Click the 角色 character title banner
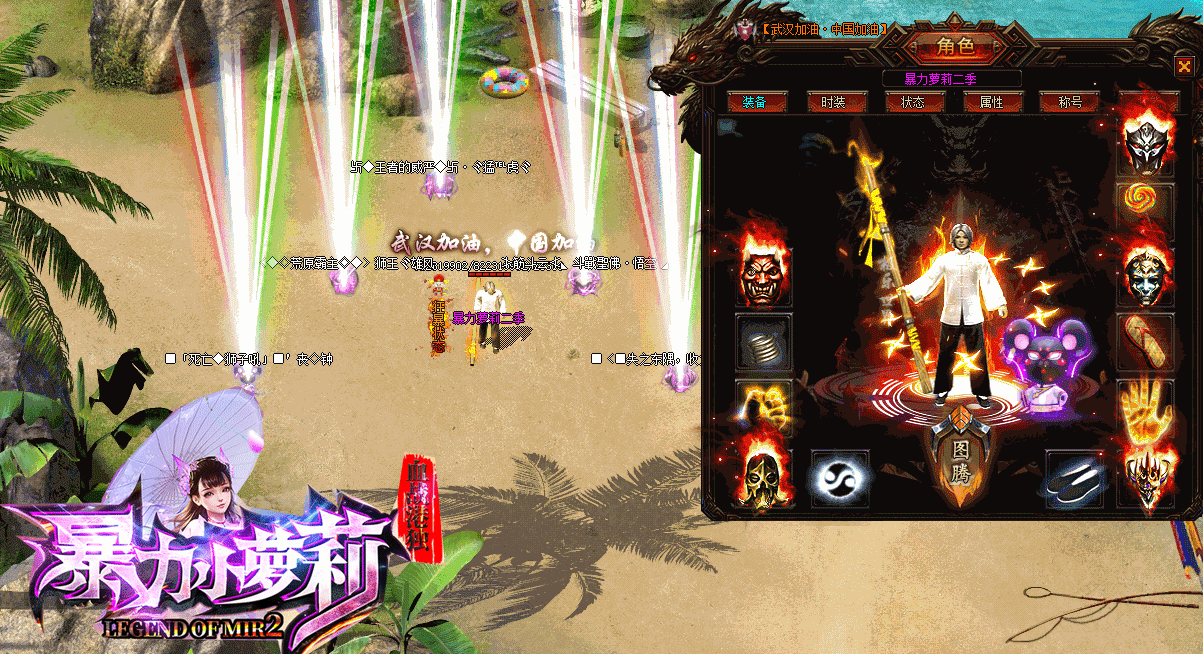Image resolution: width=1203 pixels, height=654 pixels. 954,47
